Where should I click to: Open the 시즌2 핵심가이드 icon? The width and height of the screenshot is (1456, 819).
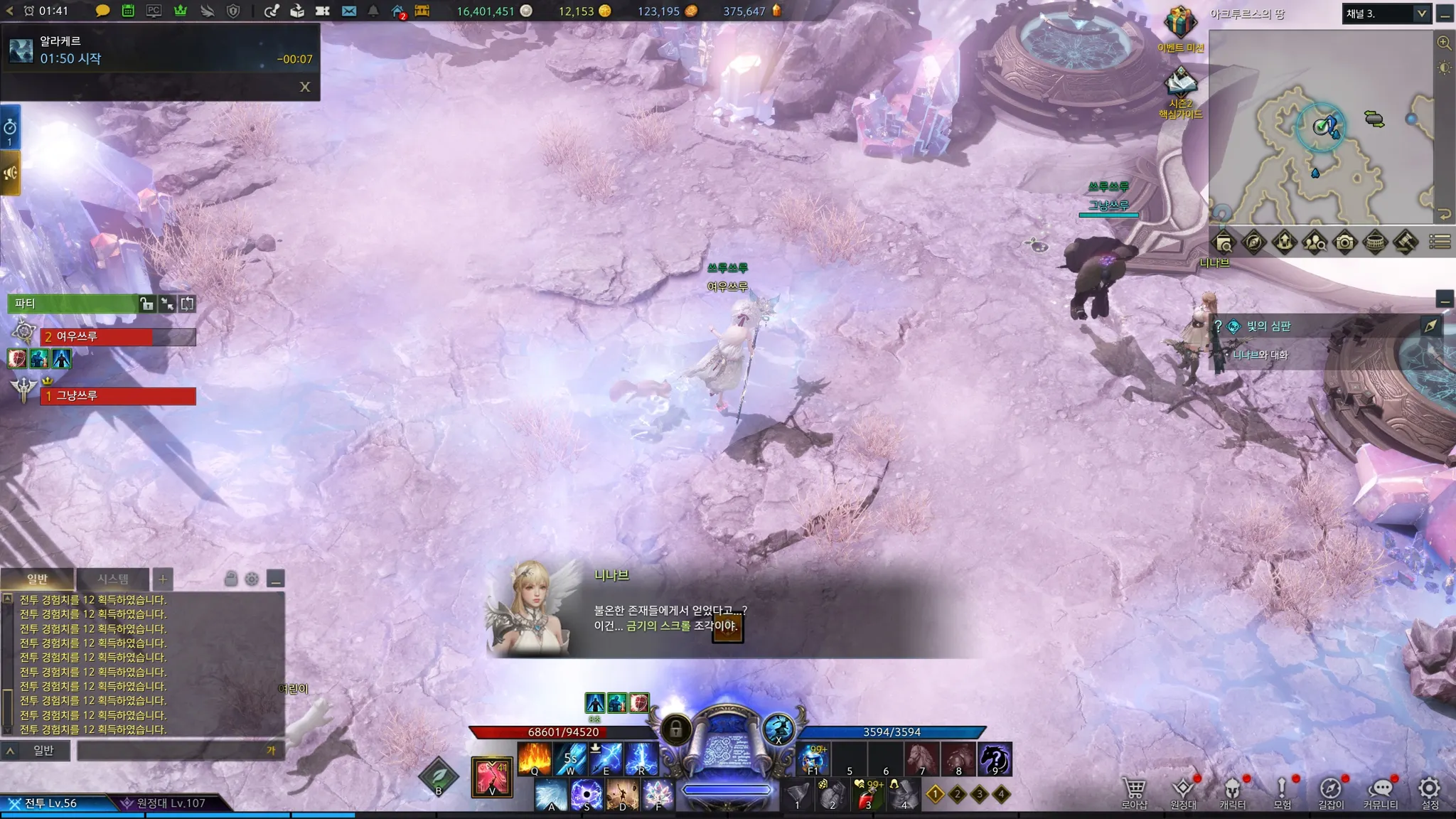point(1180,83)
